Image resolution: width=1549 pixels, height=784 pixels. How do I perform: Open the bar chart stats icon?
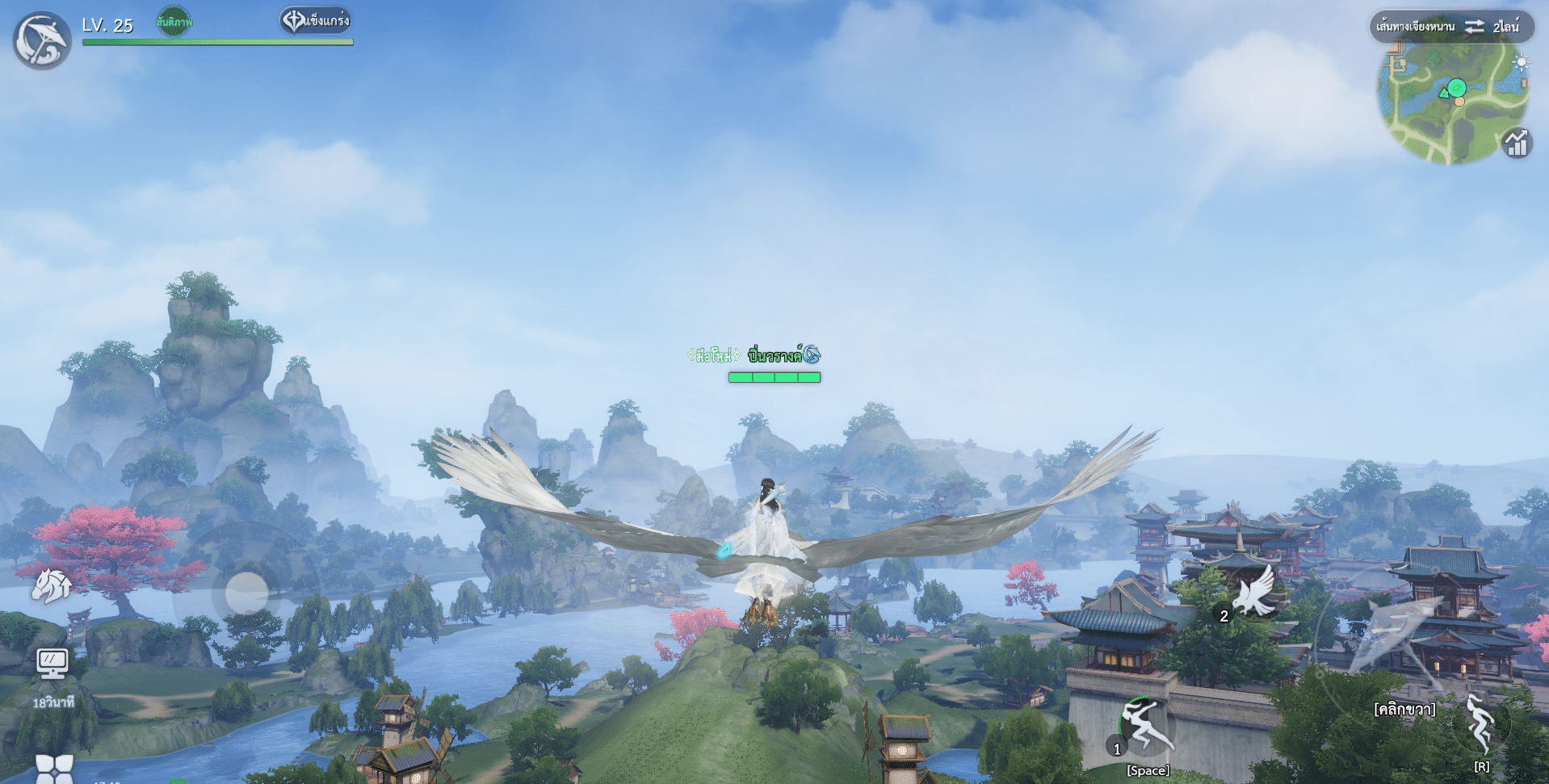click(1517, 144)
